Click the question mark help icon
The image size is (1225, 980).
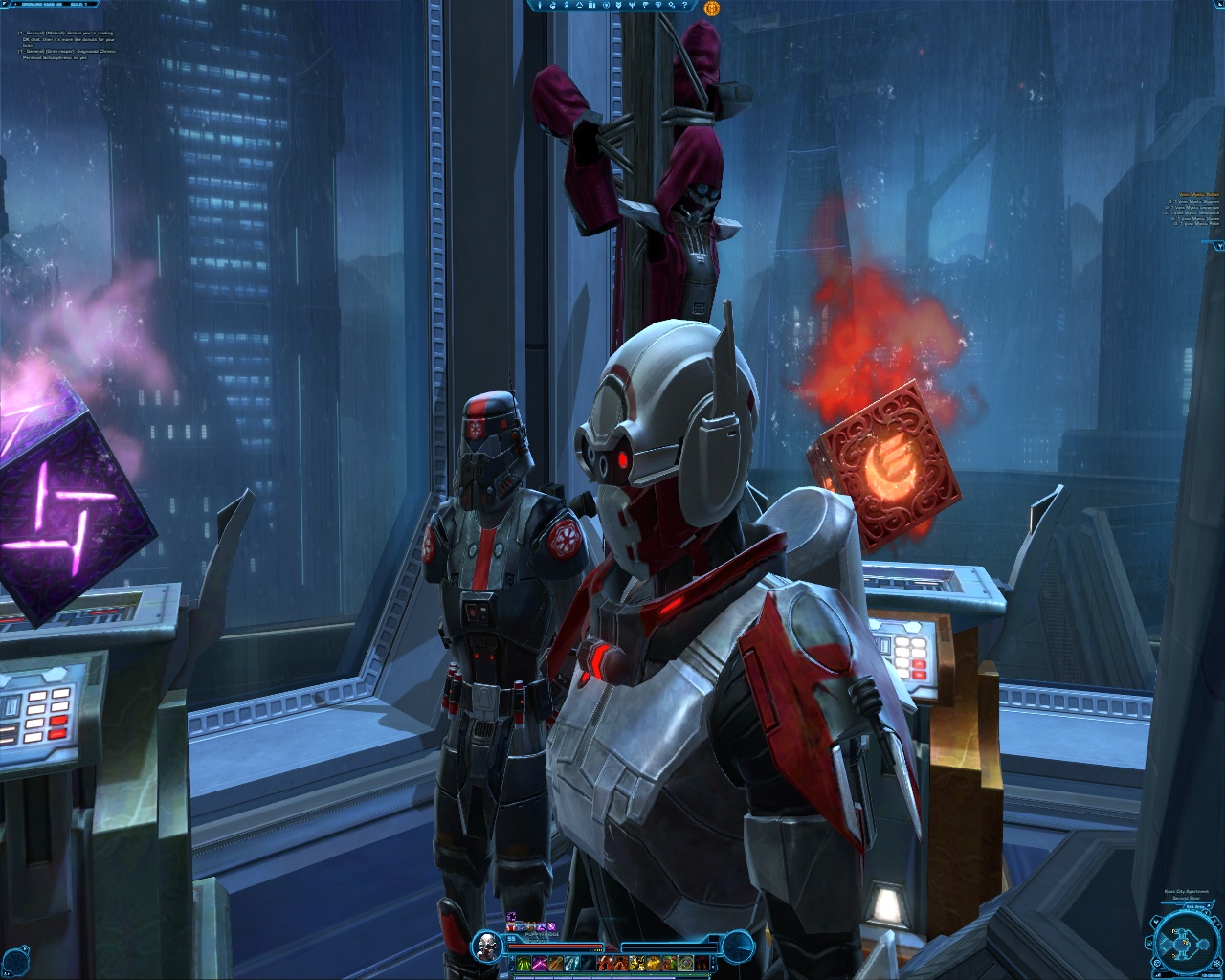tap(684, 6)
